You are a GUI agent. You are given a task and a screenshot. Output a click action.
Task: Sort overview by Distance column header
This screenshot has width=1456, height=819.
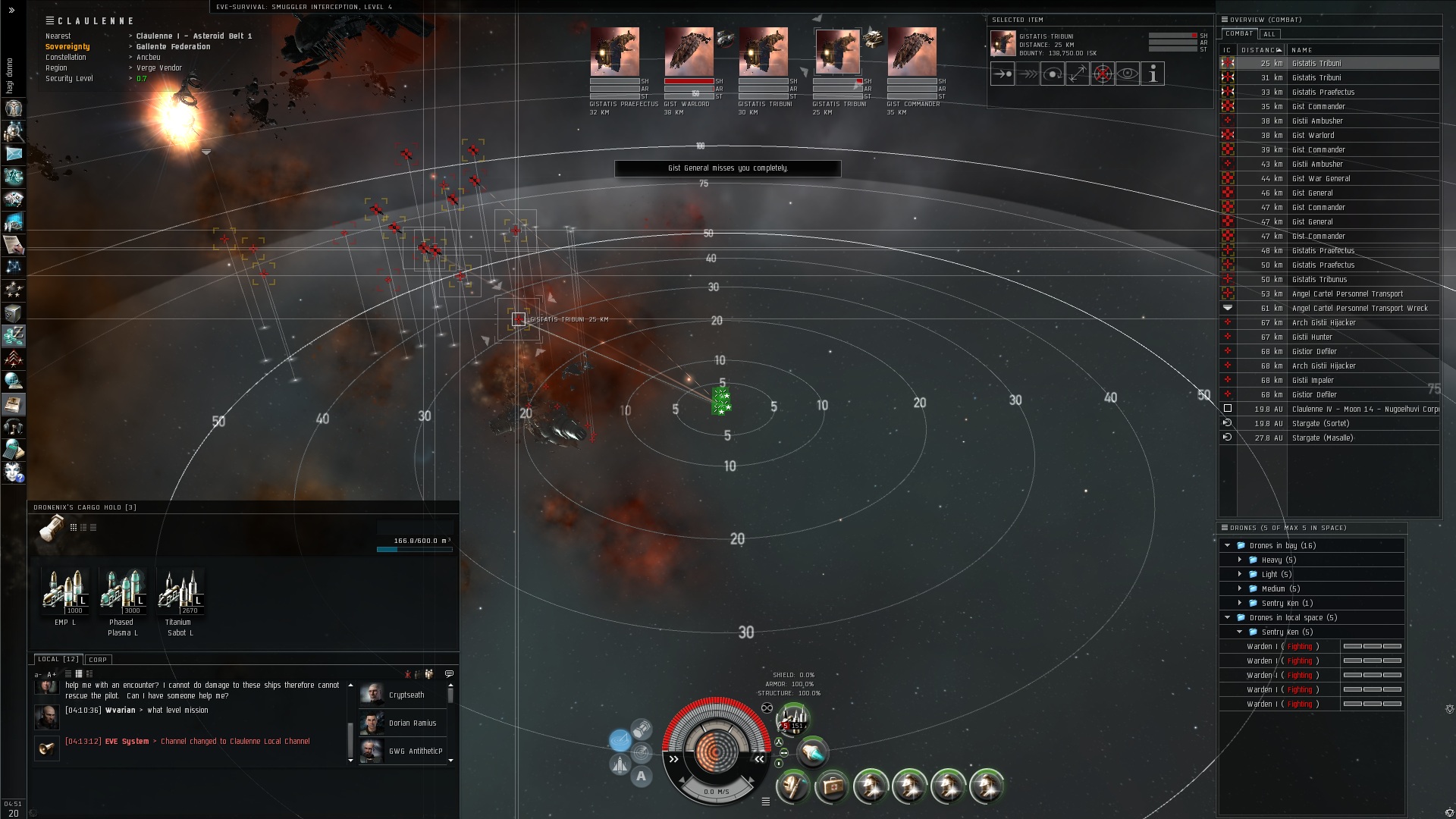1260,50
